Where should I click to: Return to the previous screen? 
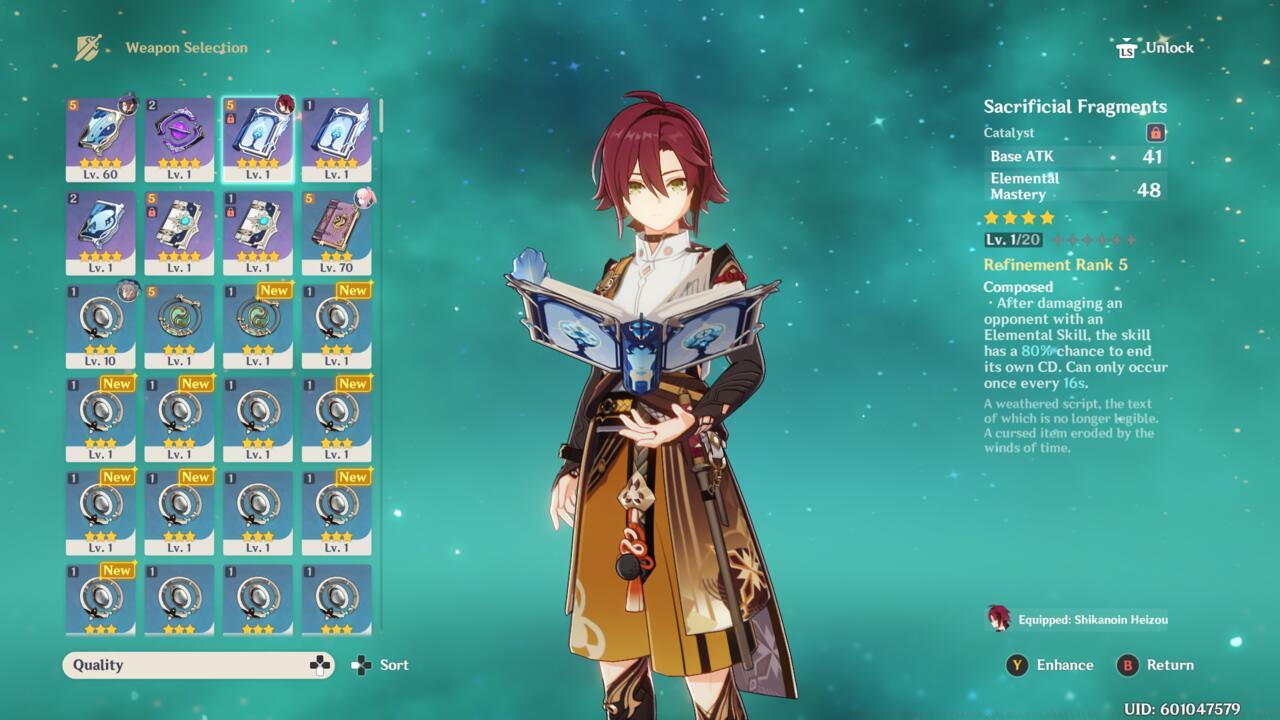(1156, 665)
